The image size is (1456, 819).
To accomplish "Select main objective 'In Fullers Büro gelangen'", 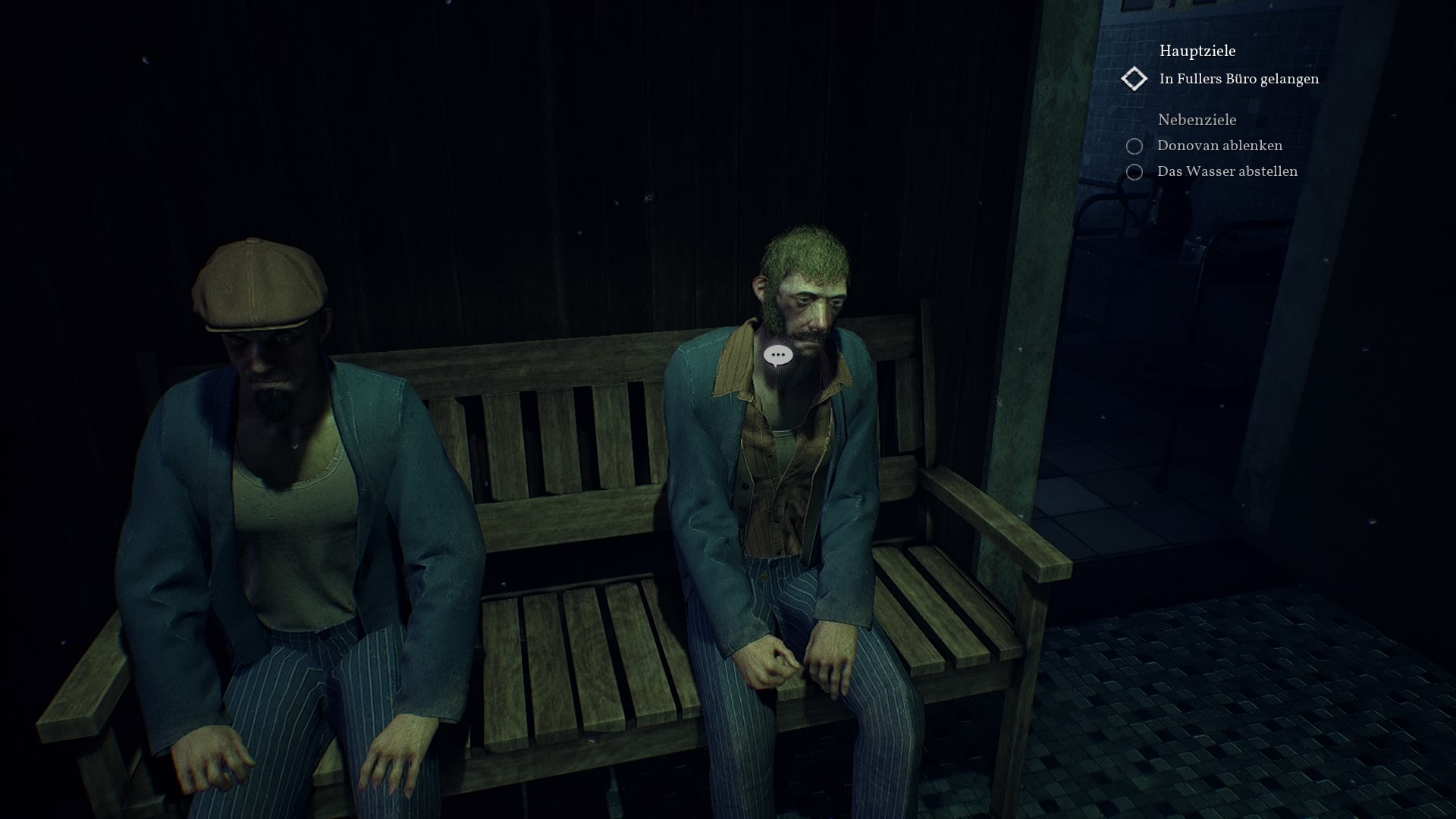I will (x=1238, y=79).
